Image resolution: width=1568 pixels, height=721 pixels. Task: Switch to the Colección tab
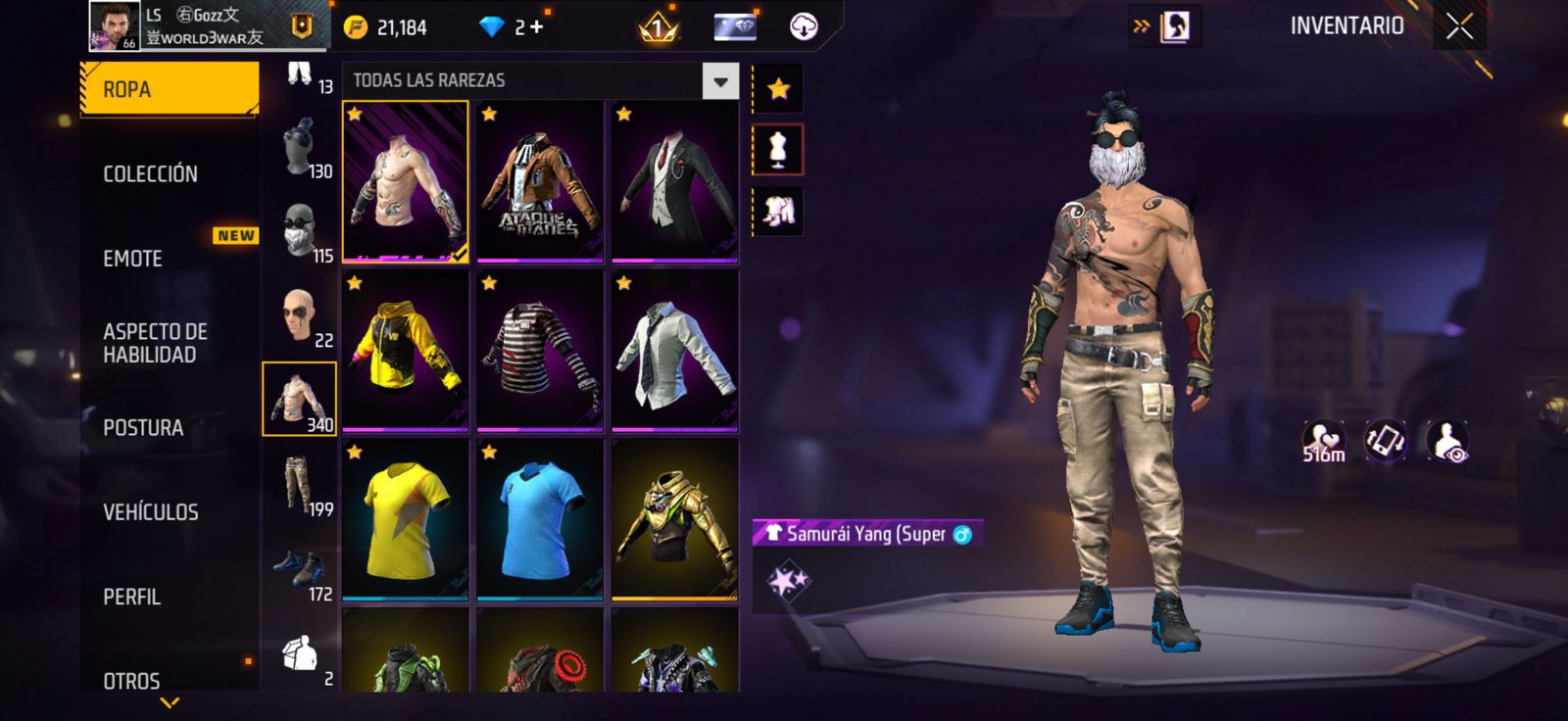151,174
